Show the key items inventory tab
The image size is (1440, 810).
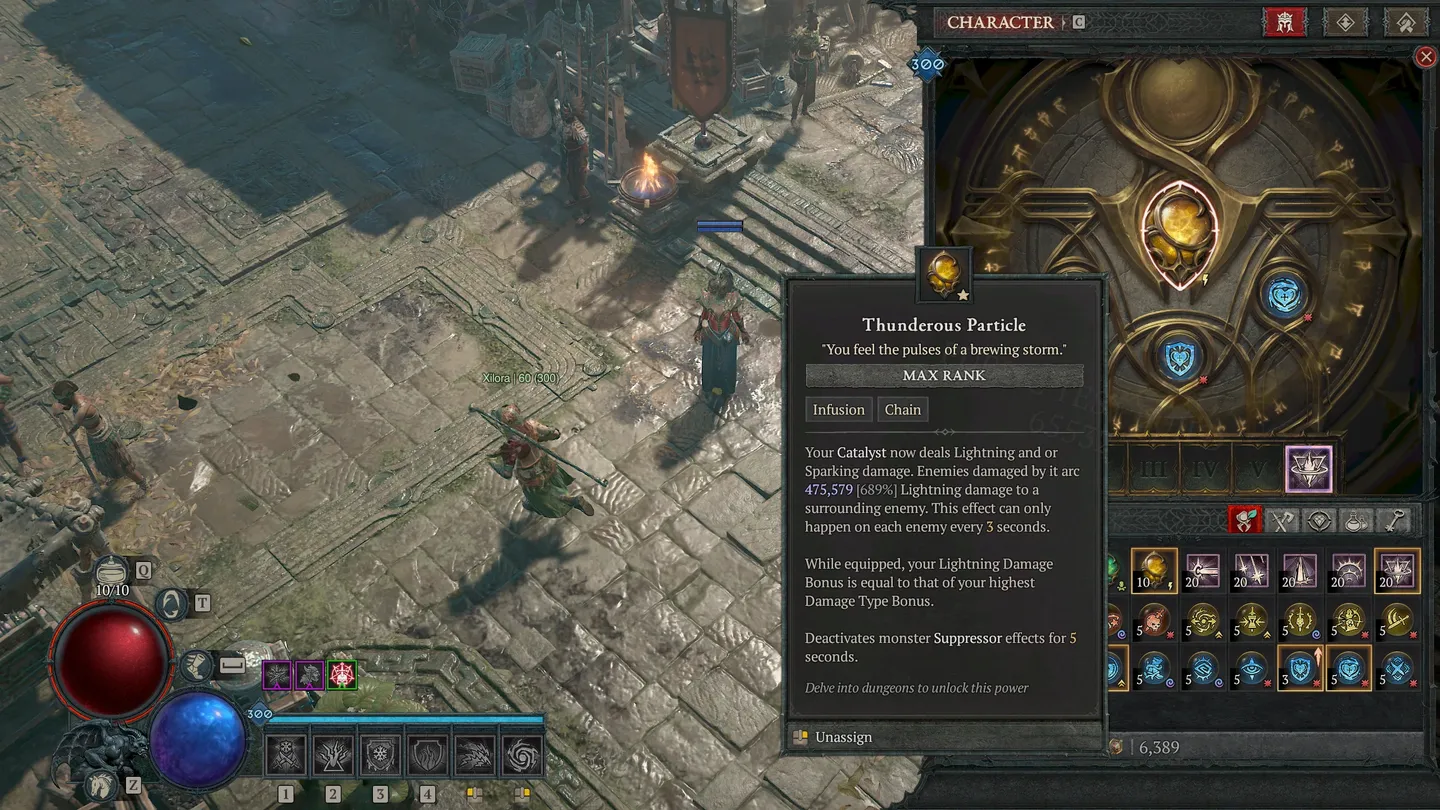click(1395, 520)
